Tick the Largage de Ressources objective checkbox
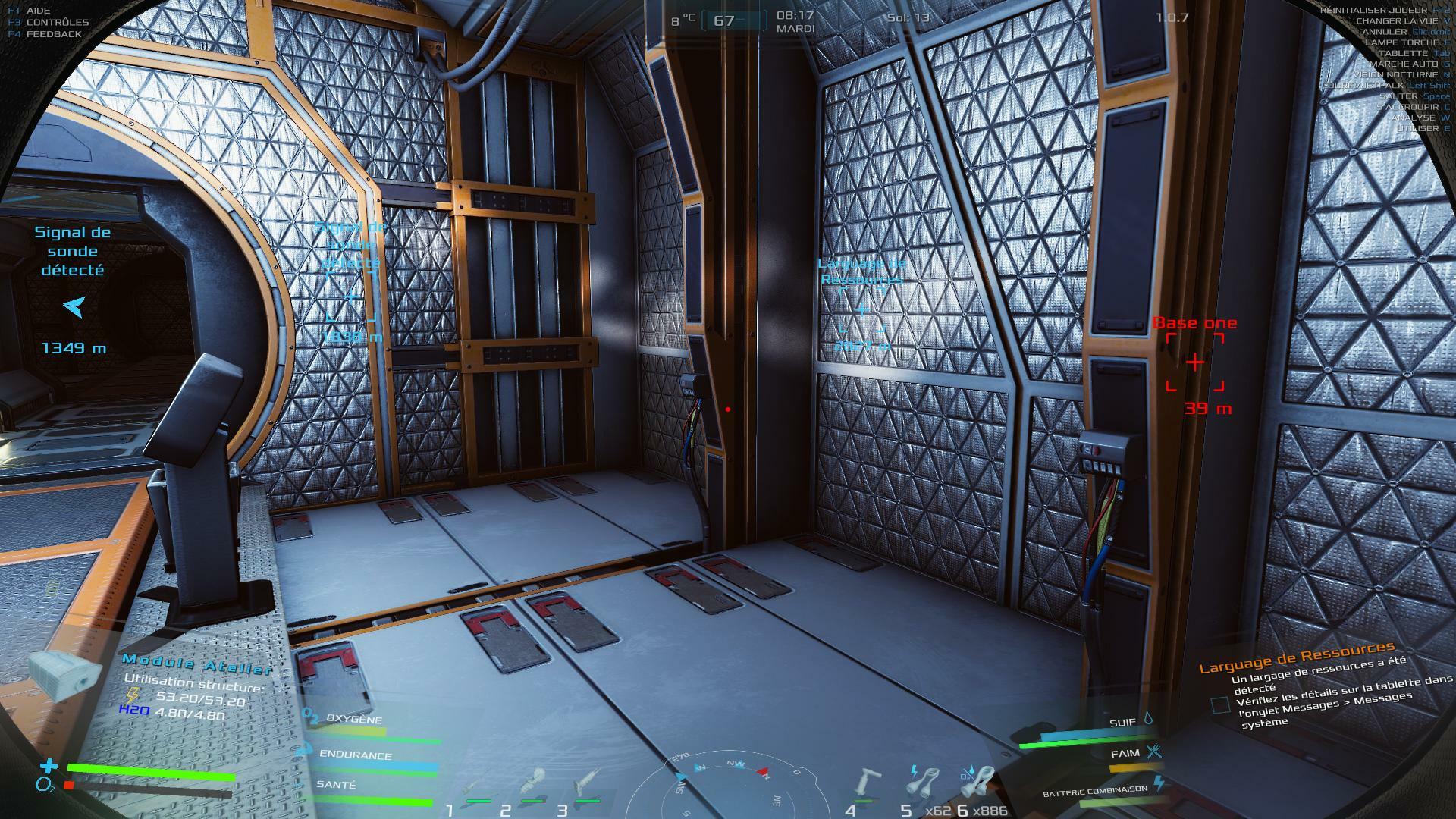 tap(1220, 705)
